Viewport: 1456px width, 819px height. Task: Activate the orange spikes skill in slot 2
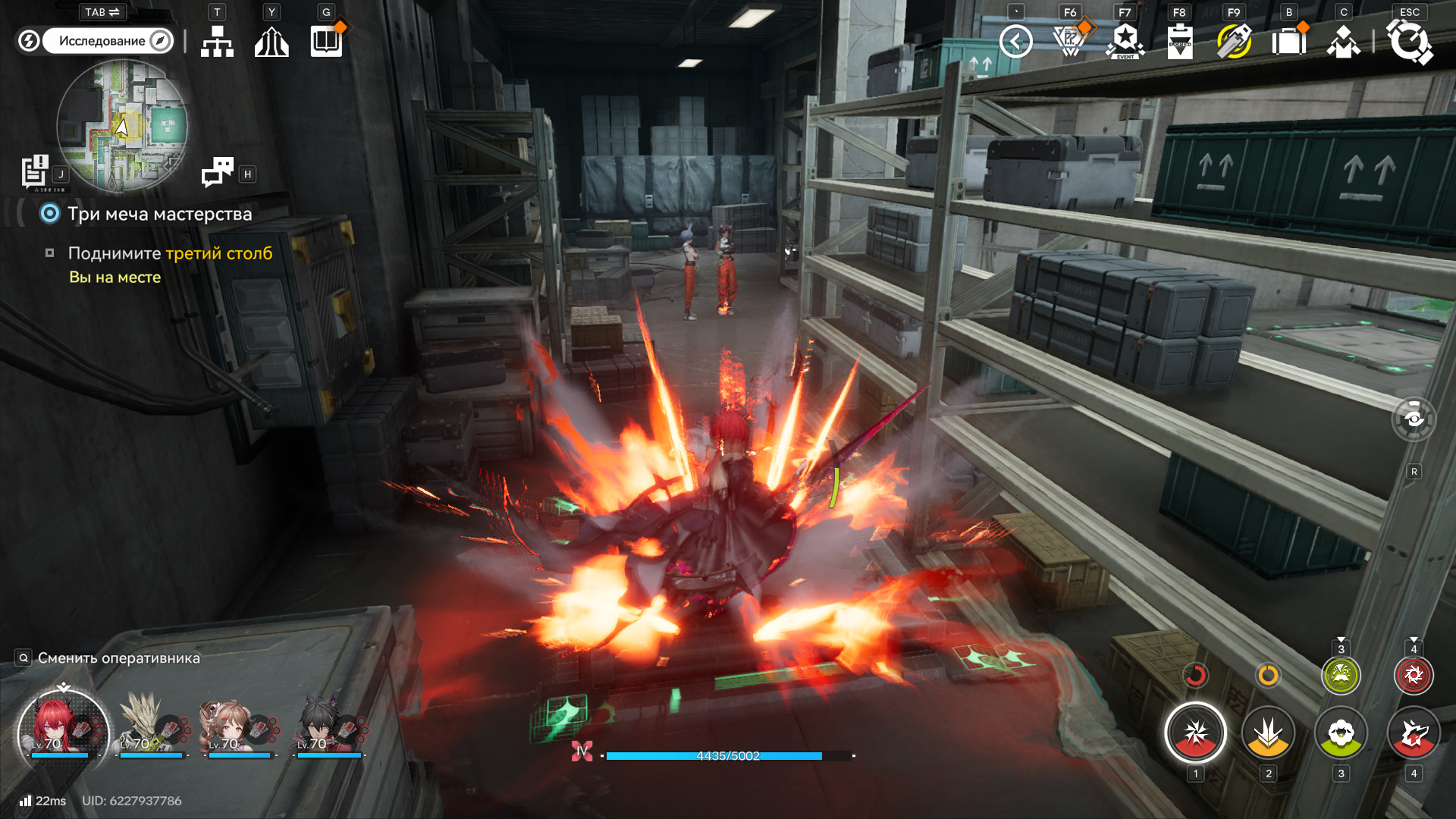(x=1268, y=733)
